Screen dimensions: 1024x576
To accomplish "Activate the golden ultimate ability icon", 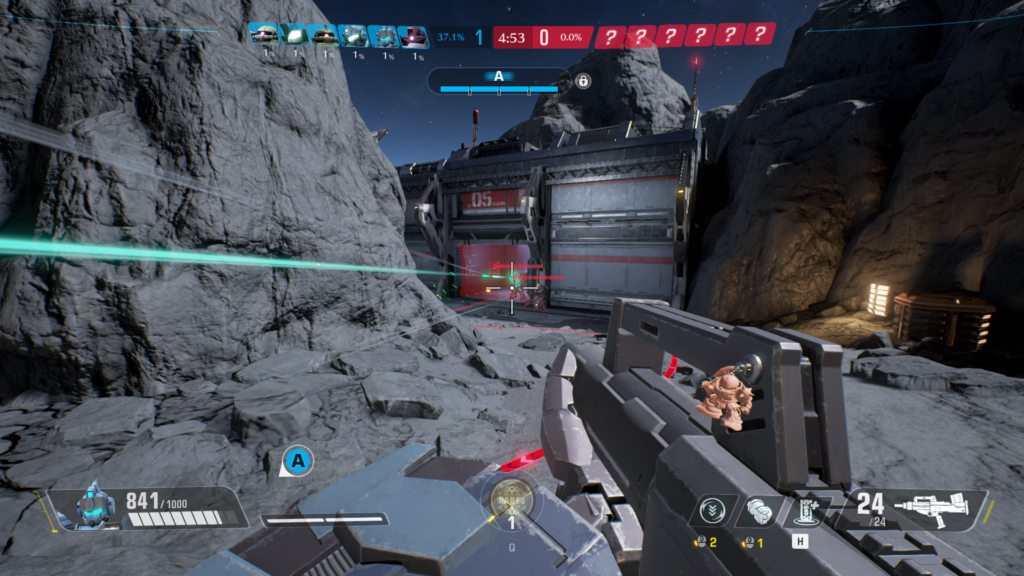I will [x=511, y=496].
